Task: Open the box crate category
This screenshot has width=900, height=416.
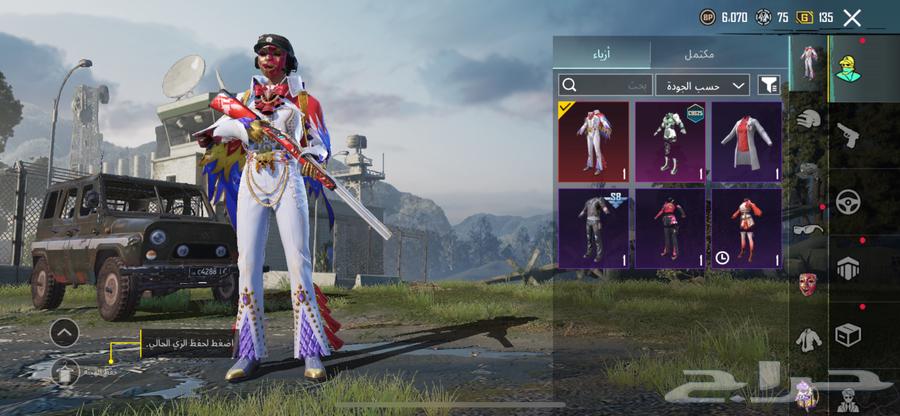Action: (848, 335)
